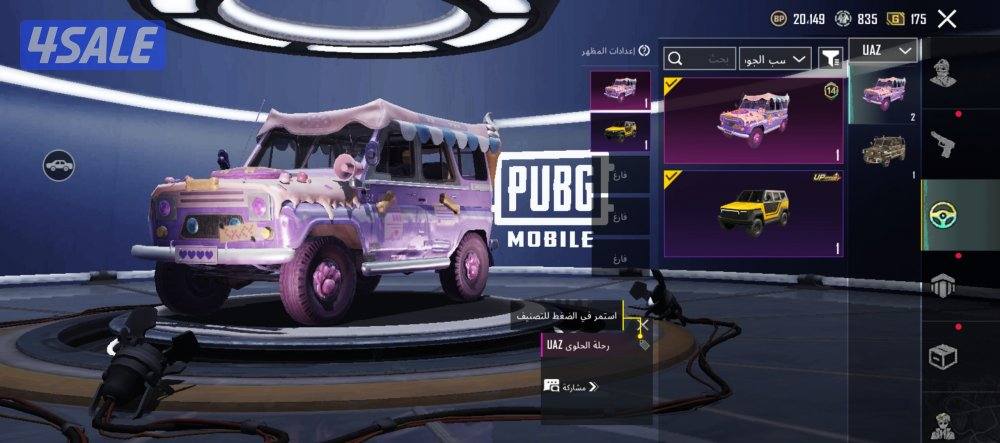This screenshot has height=443, width=1000.
Task: Open the UAZ vehicle type dropdown
Action: tap(884, 50)
